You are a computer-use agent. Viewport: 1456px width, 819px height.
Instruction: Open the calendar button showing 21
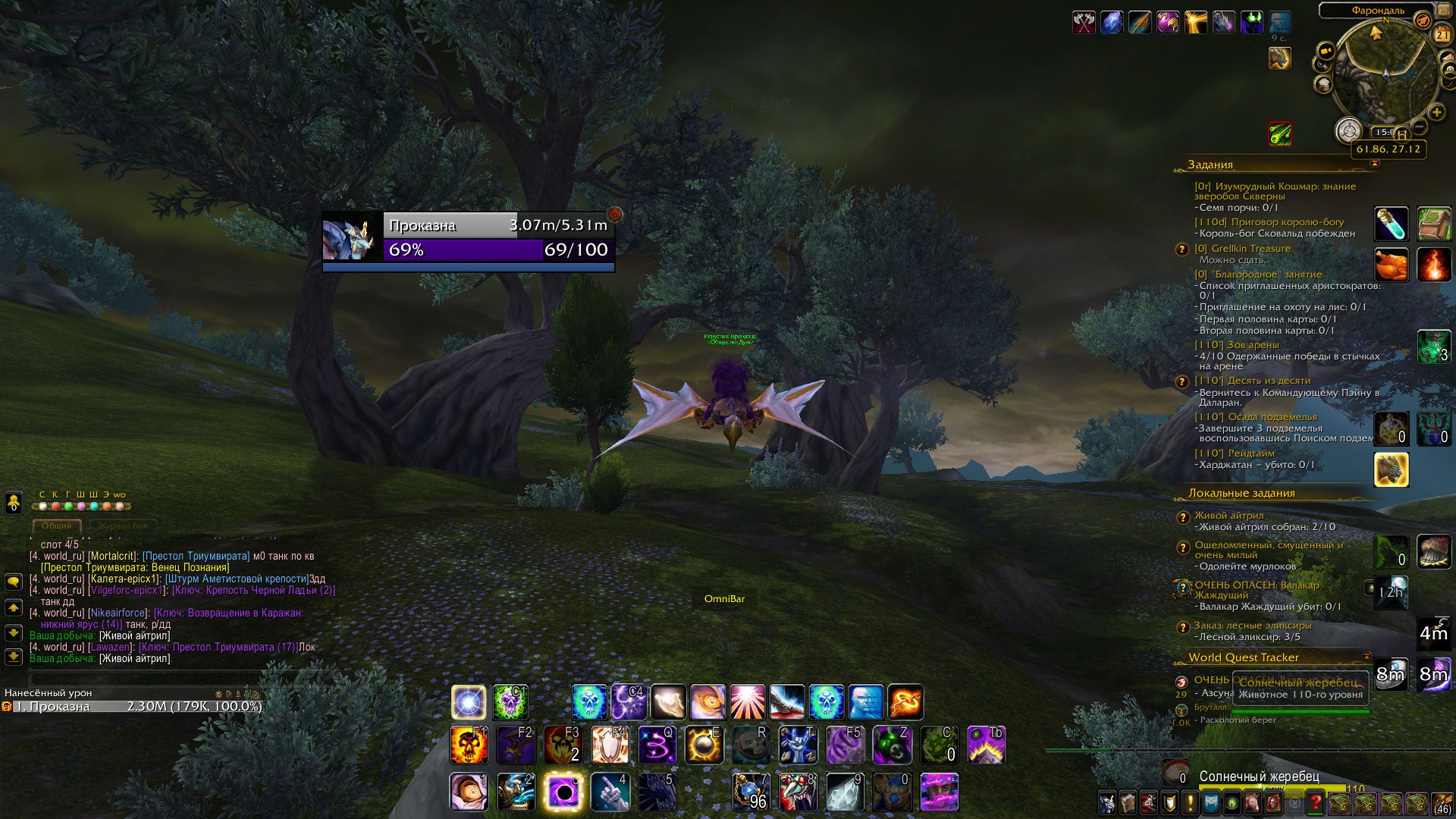click(x=1442, y=35)
